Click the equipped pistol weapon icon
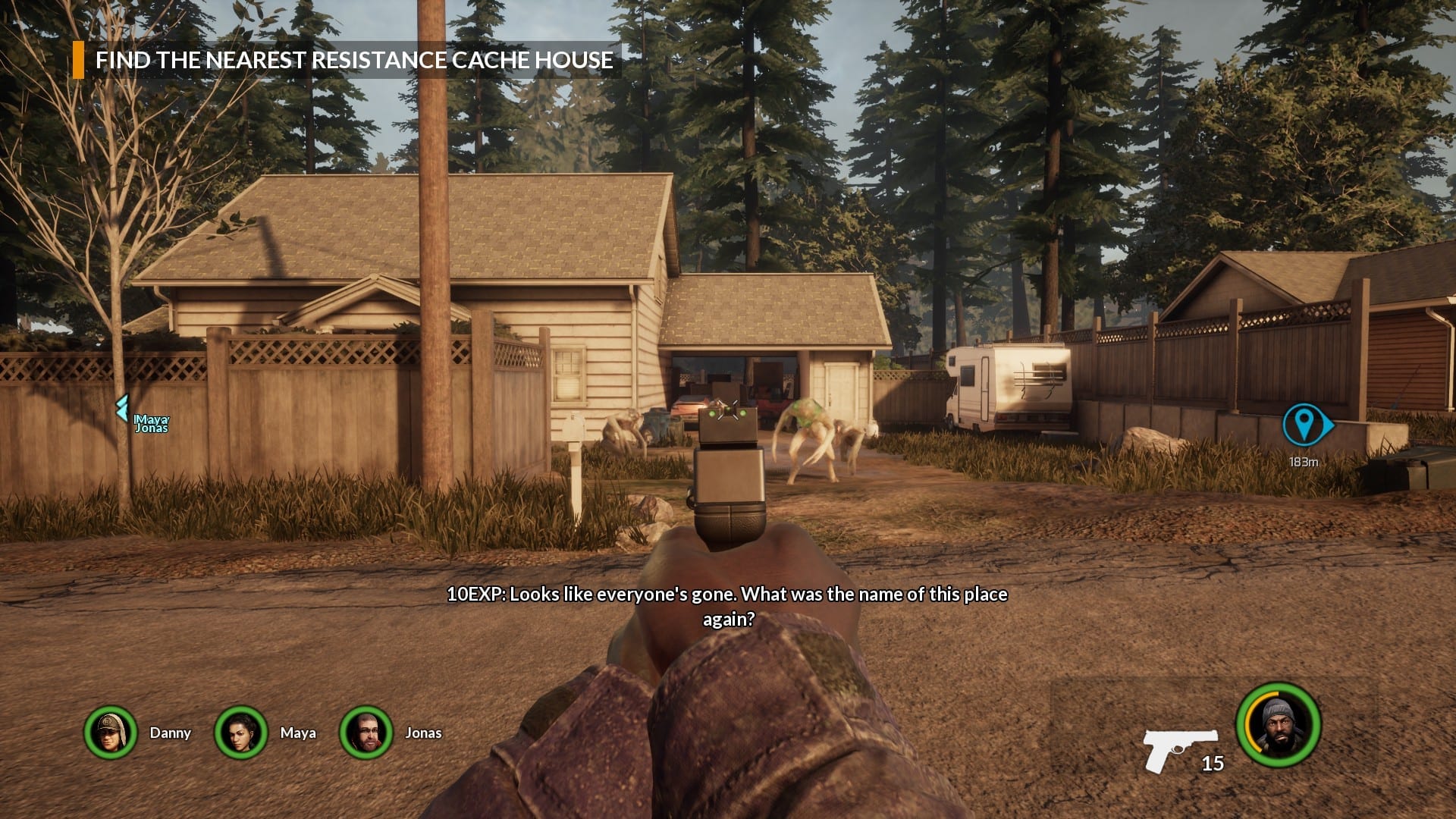This screenshot has height=819, width=1456. pyautogui.click(x=1178, y=749)
